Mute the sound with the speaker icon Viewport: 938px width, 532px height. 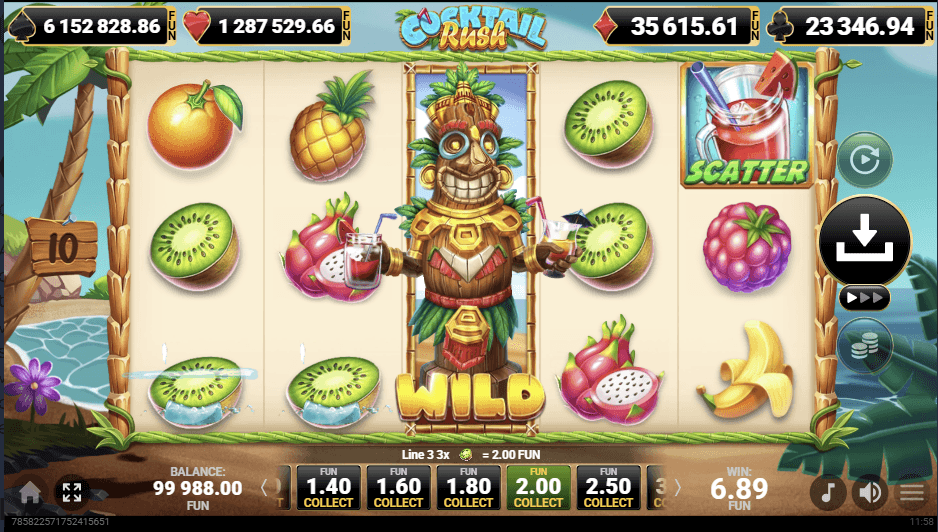(870, 492)
